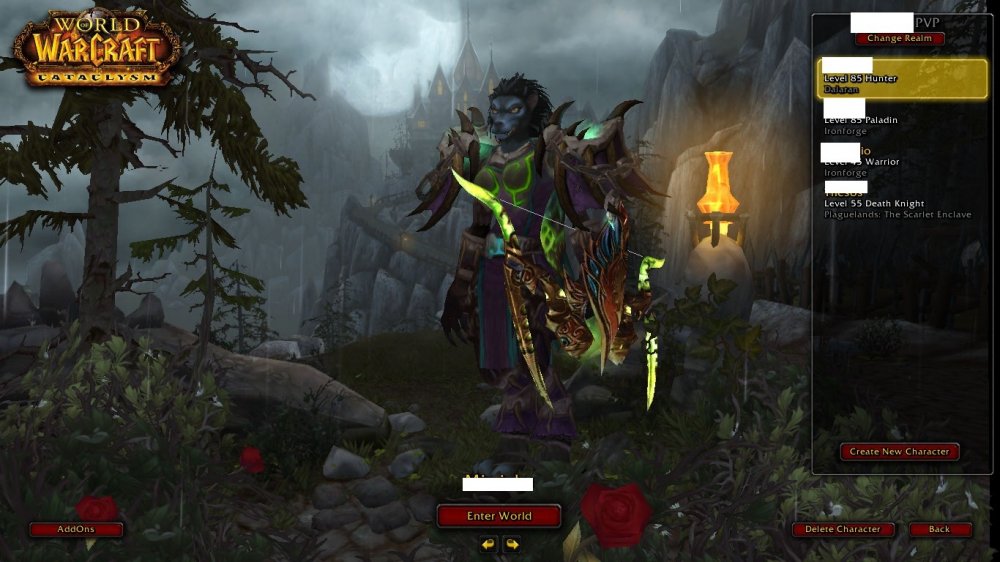
Task: Rotate character with the left arrow
Action: click(x=488, y=544)
